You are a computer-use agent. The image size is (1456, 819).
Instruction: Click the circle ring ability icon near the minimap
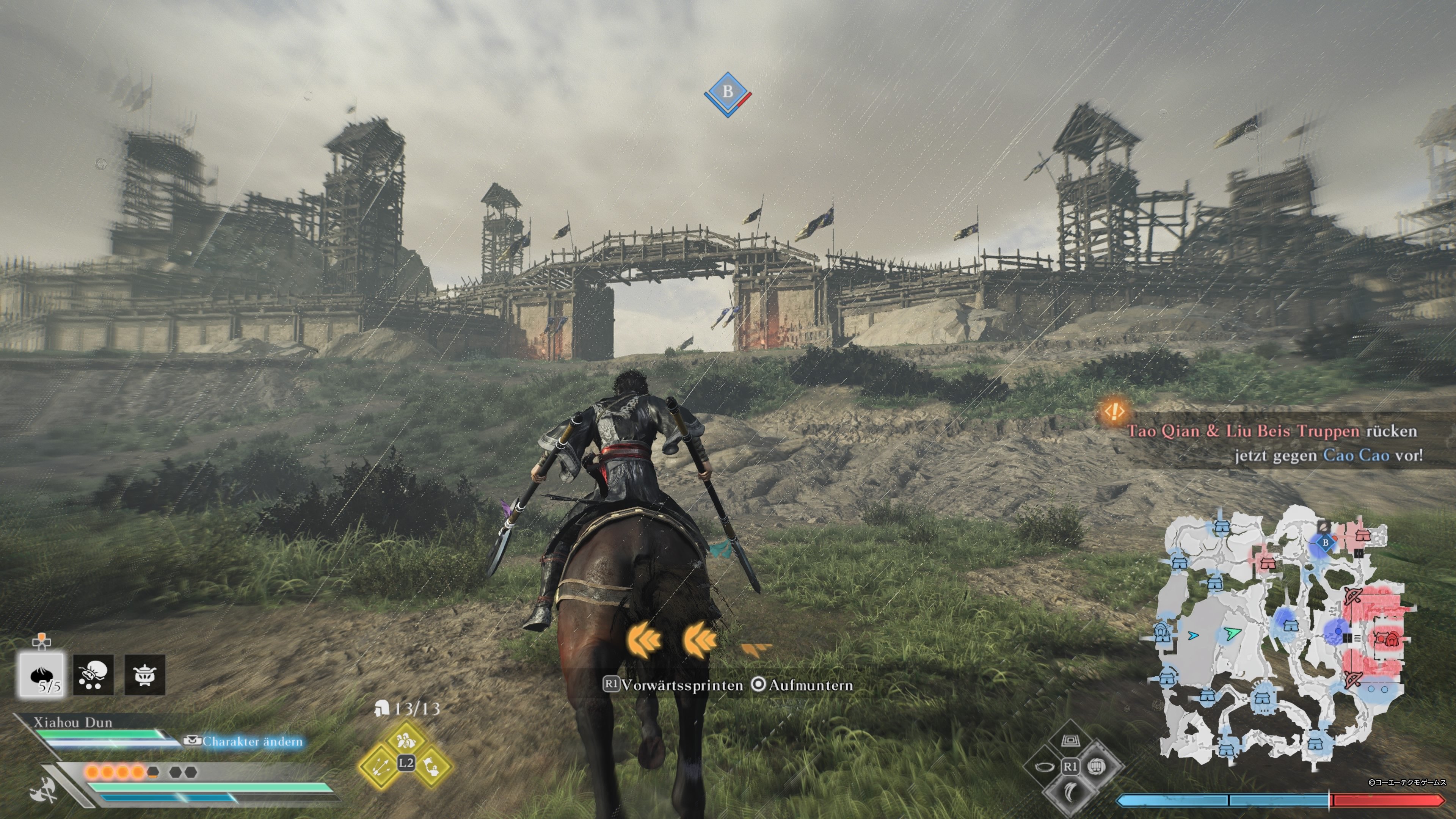[1046, 767]
